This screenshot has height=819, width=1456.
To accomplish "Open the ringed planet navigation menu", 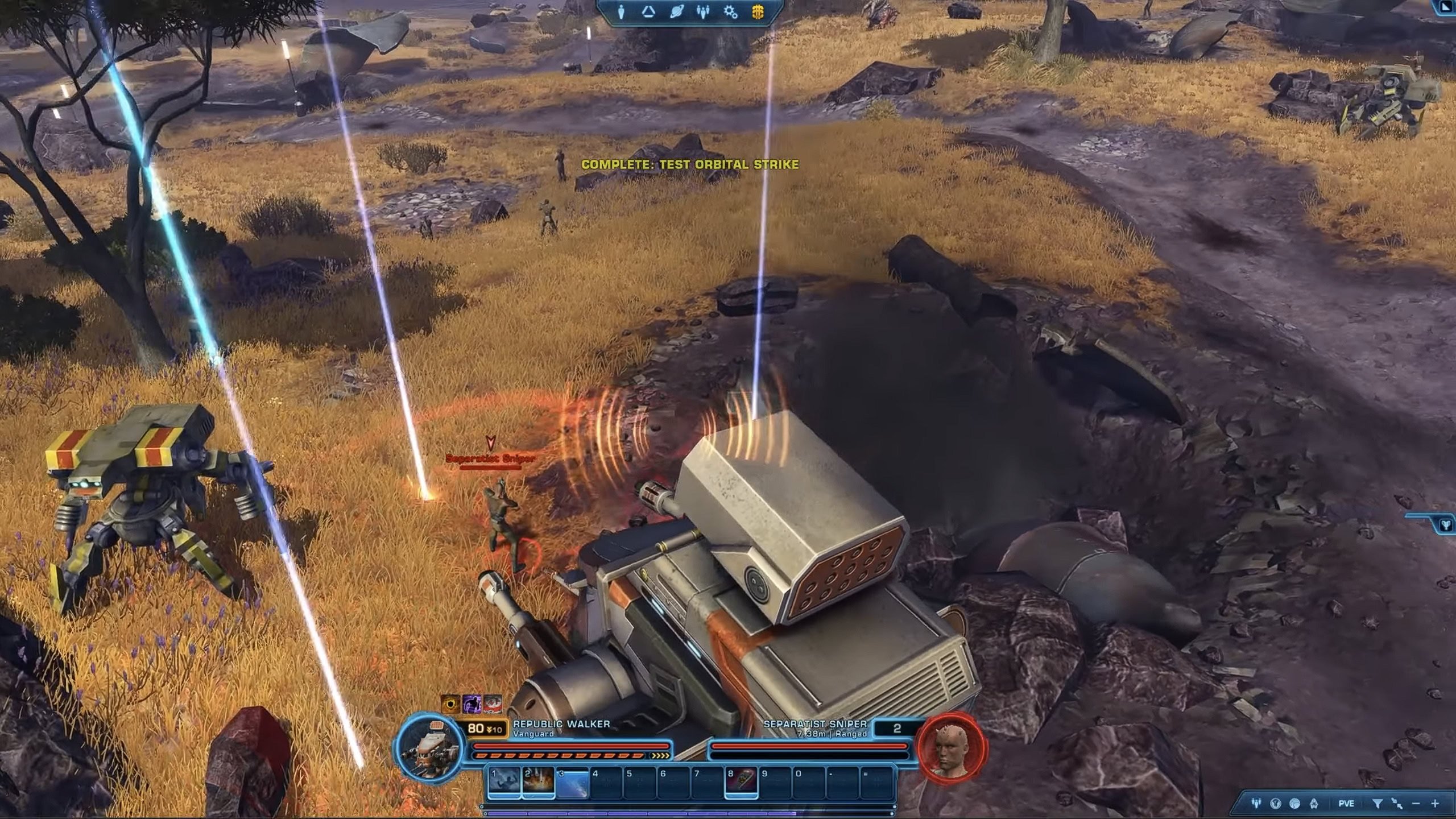I will [x=676, y=12].
